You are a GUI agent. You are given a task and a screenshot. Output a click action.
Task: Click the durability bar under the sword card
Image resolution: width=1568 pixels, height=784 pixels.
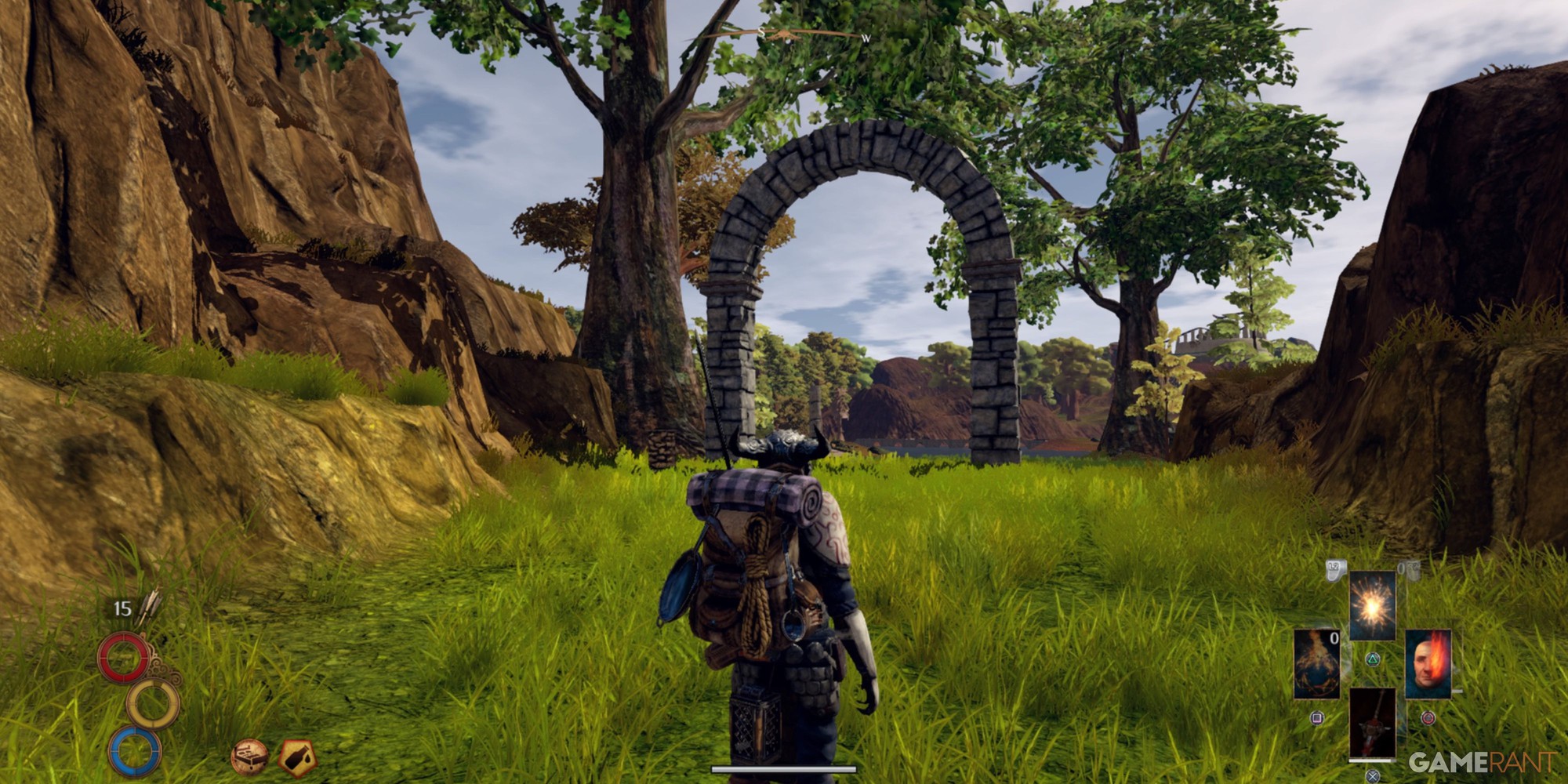[x=1371, y=760]
